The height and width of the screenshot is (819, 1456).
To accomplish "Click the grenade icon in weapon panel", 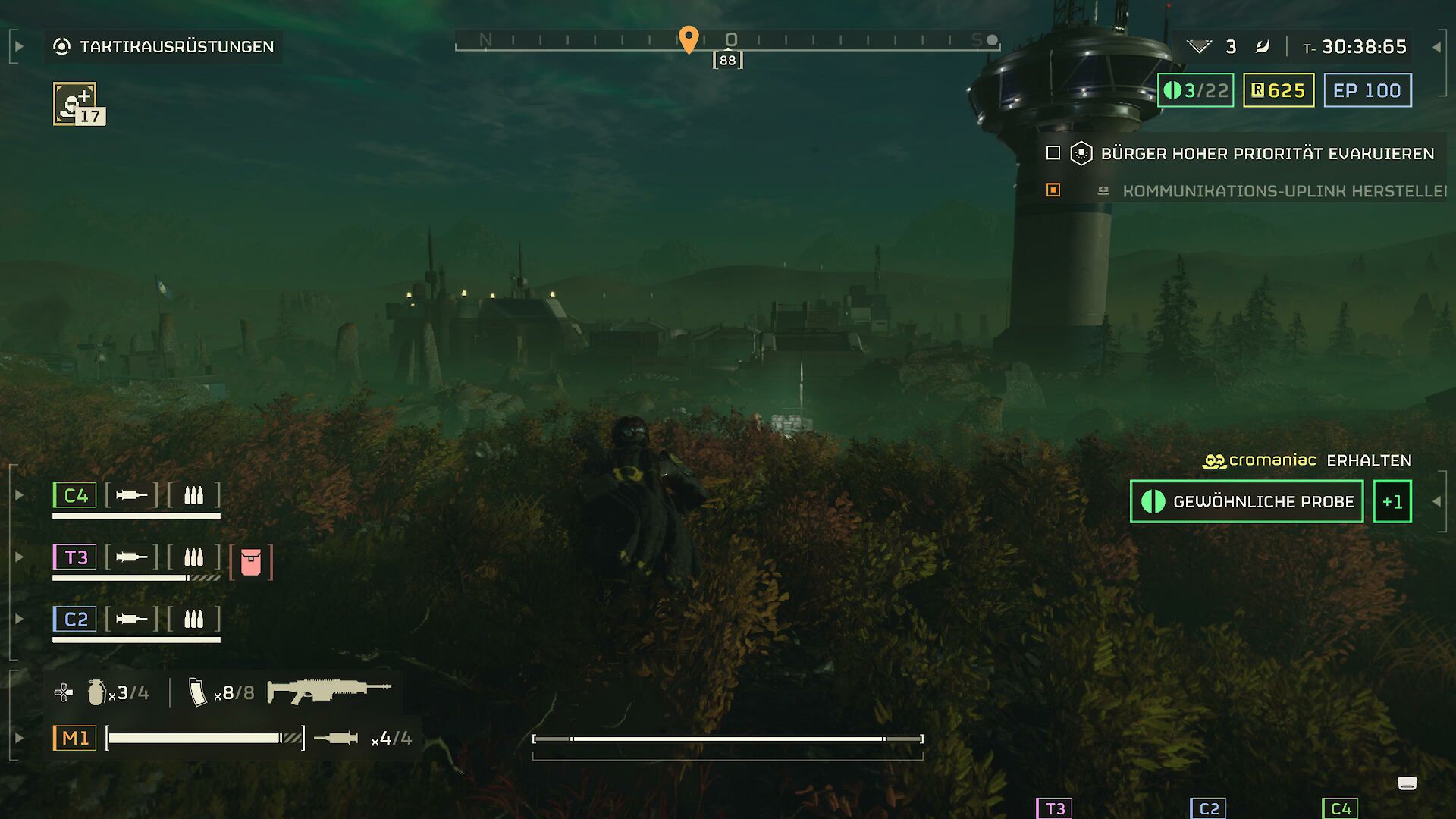I will [x=96, y=692].
